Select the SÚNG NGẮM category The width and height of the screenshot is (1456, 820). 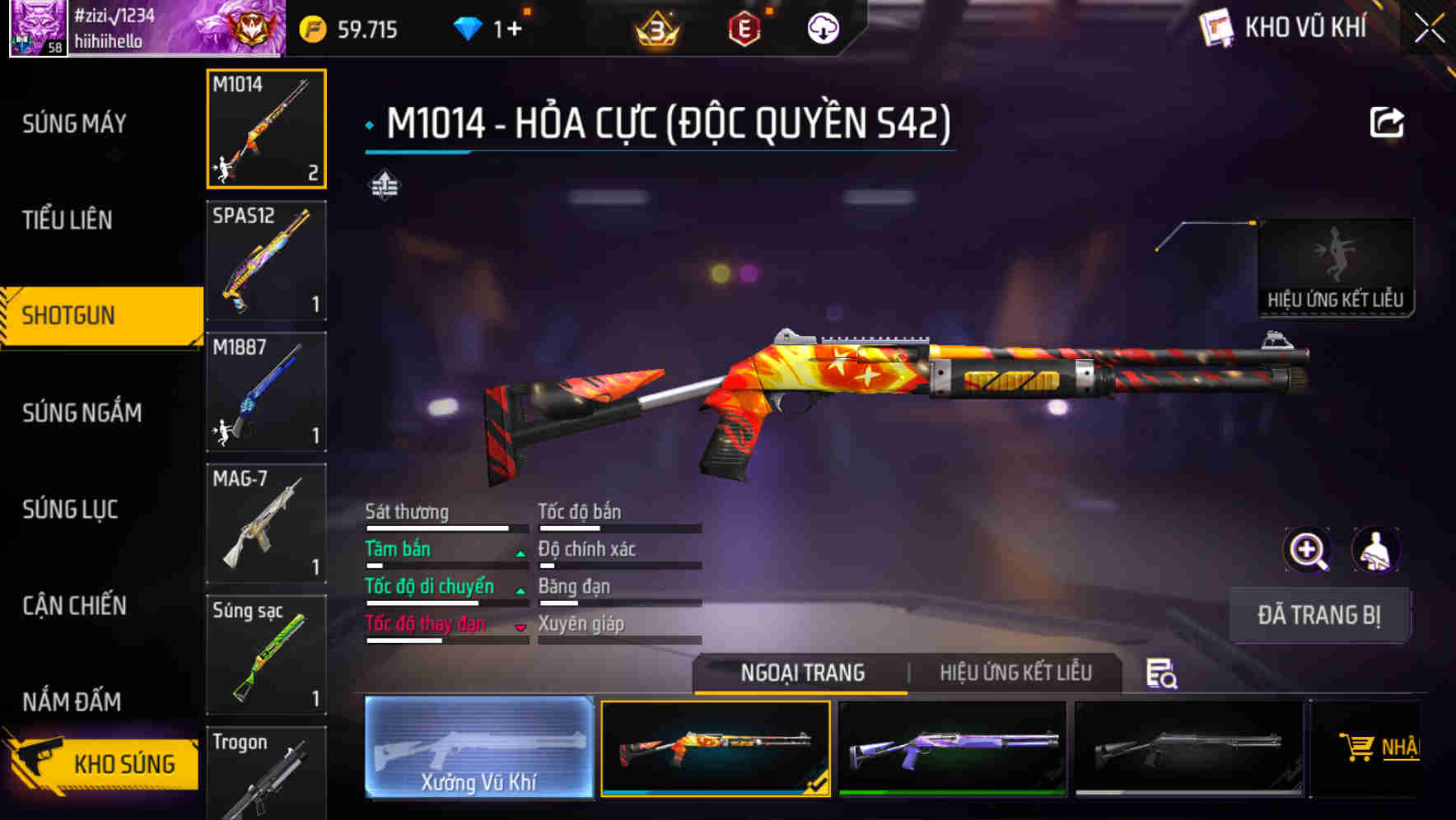click(82, 413)
